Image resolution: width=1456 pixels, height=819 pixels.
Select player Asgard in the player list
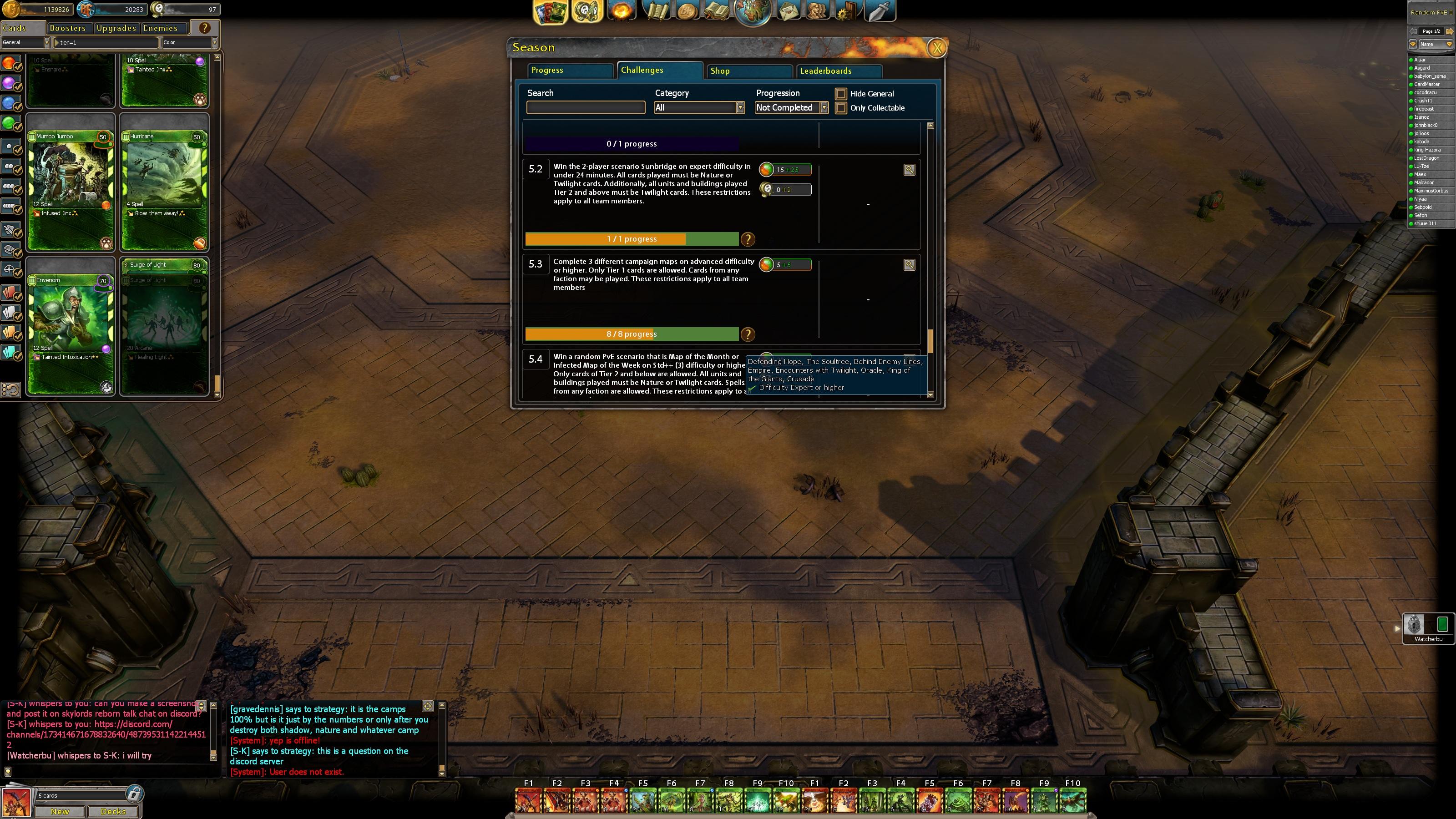point(1422,68)
